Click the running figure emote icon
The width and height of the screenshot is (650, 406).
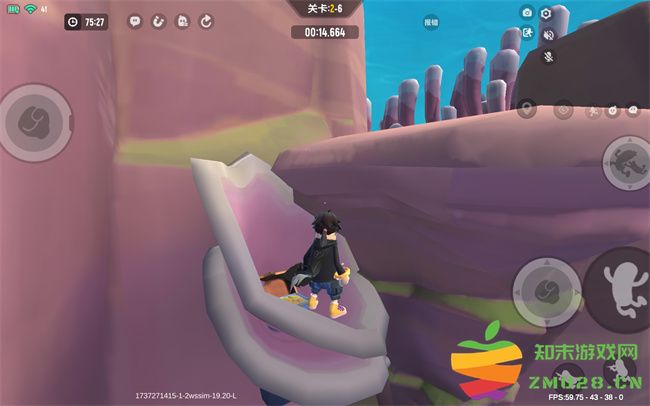point(591,110)
